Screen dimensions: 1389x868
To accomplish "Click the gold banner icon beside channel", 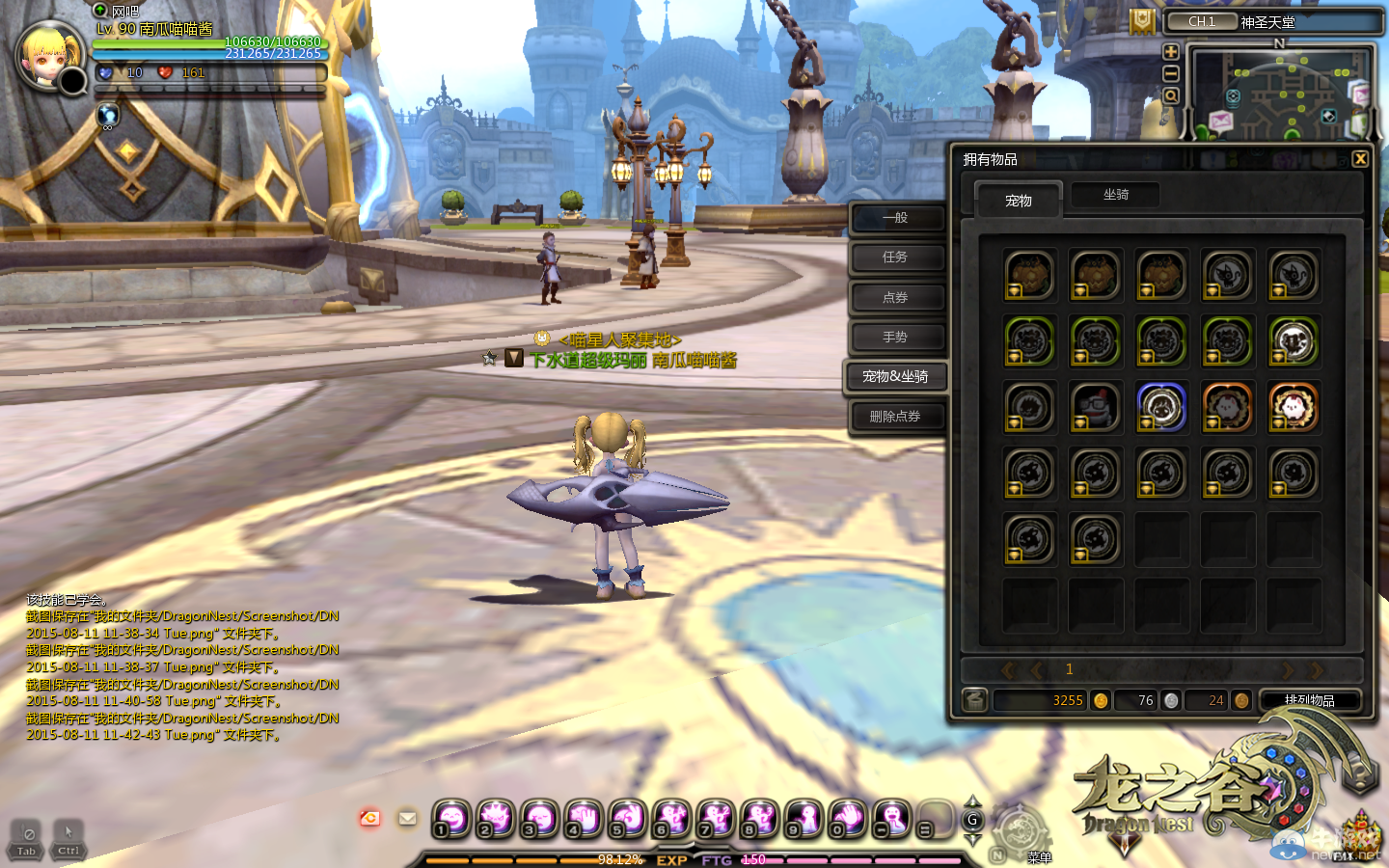I will [1142, 21].
